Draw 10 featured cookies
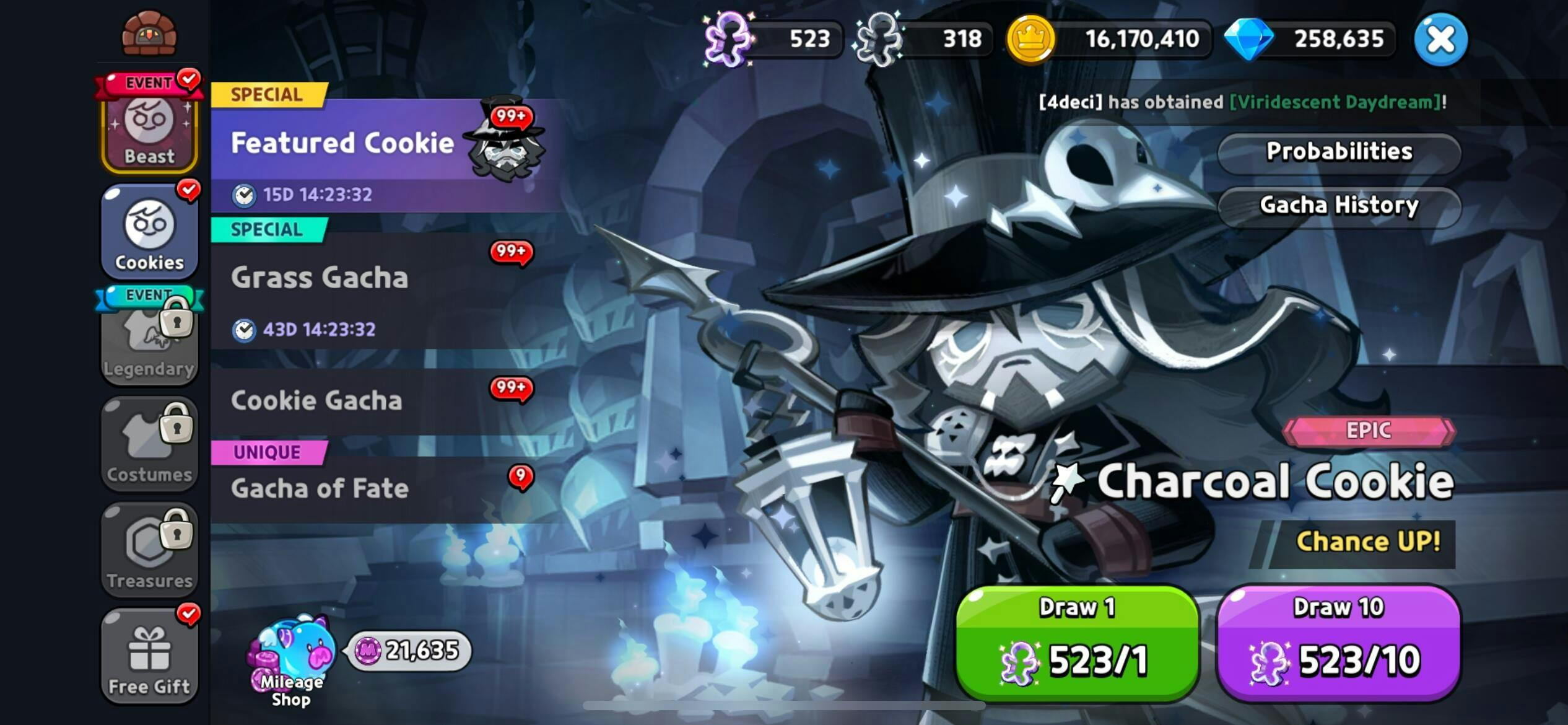 click(1338, 643)
